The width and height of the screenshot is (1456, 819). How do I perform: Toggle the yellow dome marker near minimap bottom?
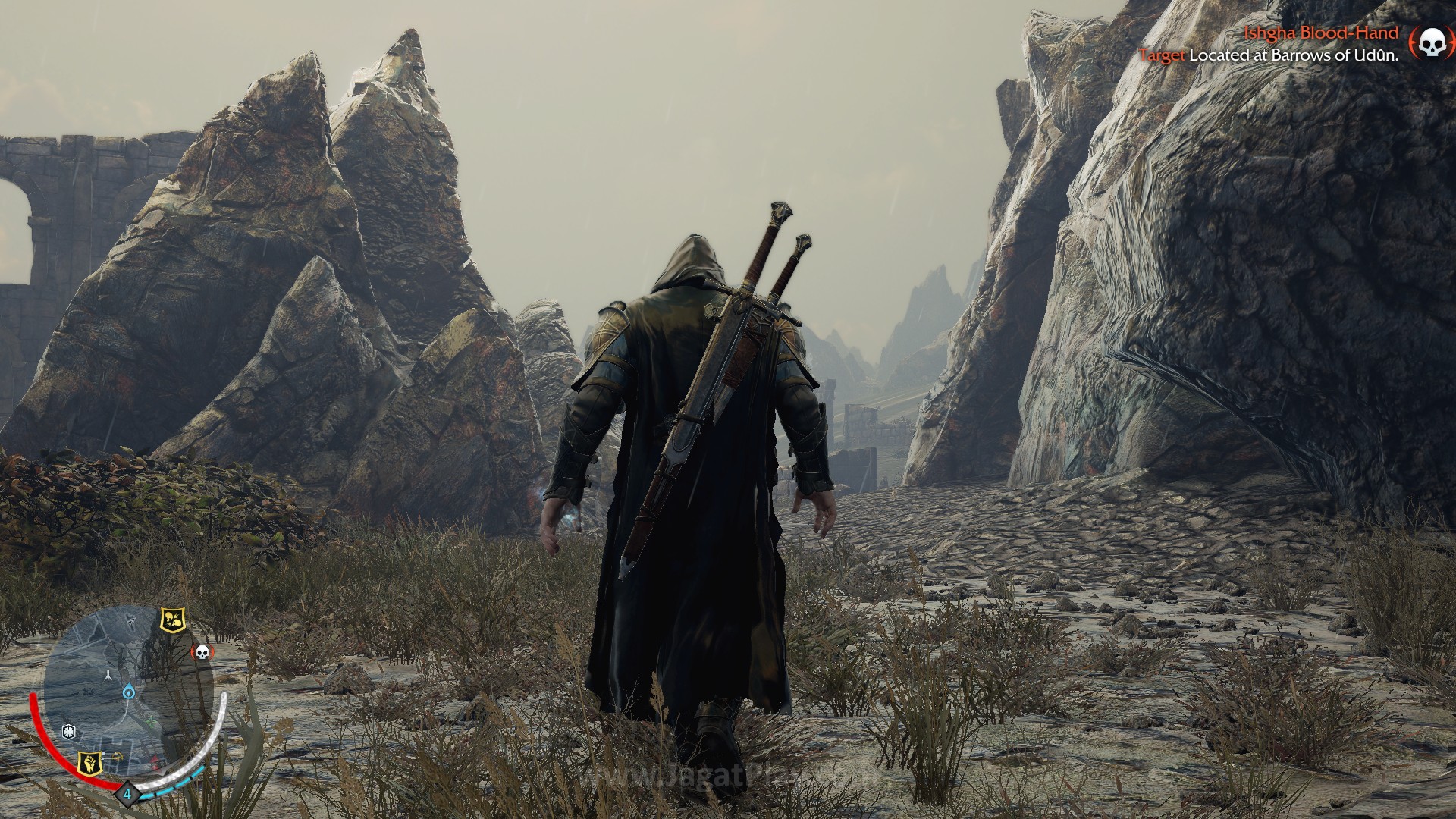[117, 756]
